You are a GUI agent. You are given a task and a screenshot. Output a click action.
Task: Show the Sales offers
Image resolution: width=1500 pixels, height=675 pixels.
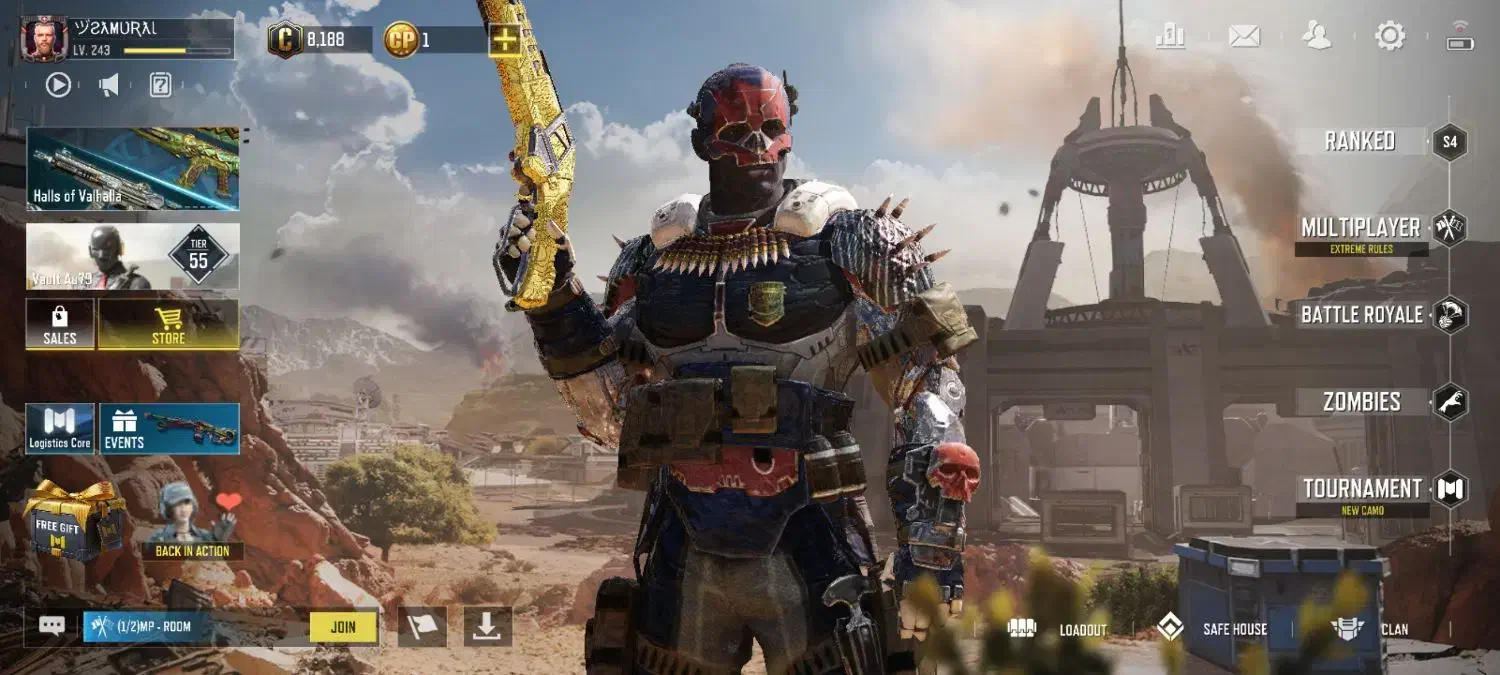60,324
